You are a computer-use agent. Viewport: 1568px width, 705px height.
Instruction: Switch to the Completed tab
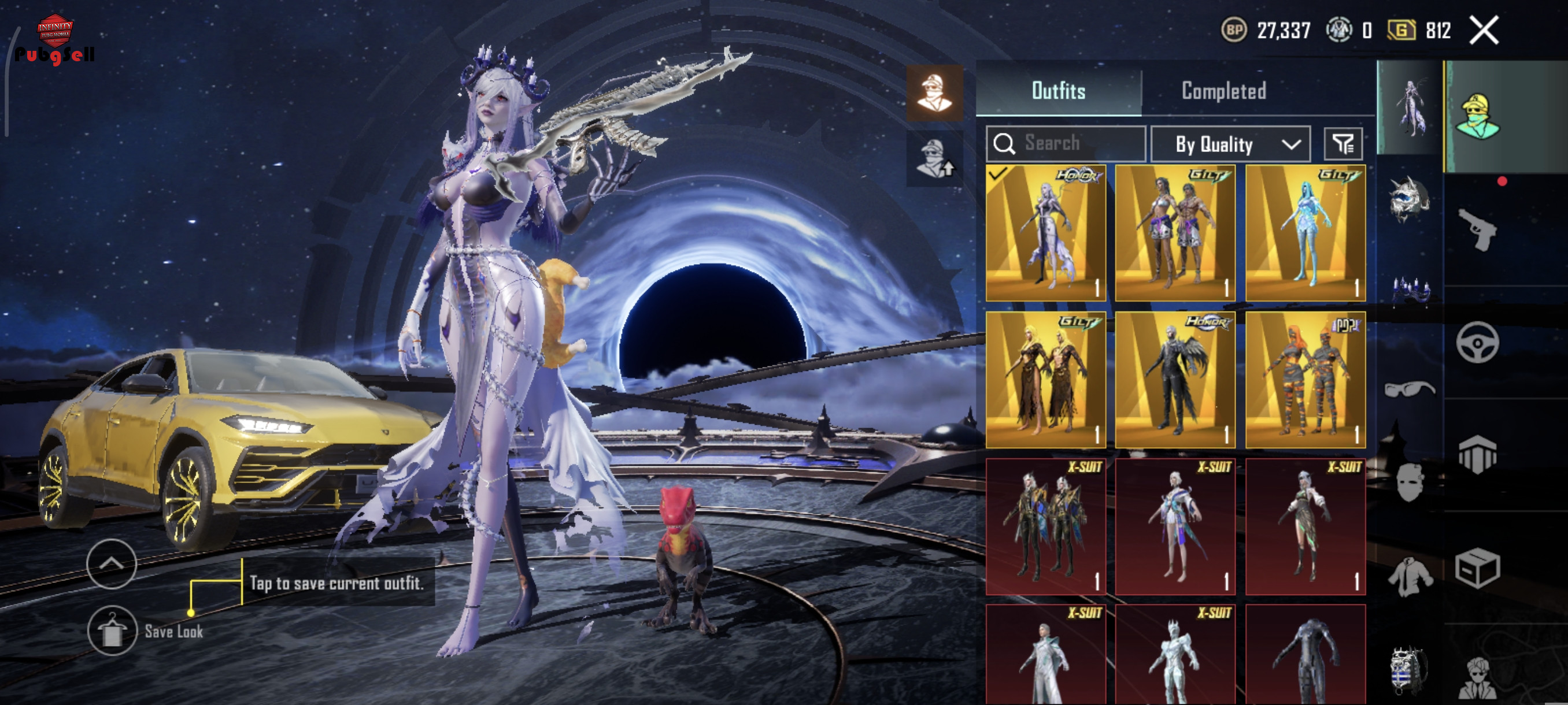(1223, 91)
